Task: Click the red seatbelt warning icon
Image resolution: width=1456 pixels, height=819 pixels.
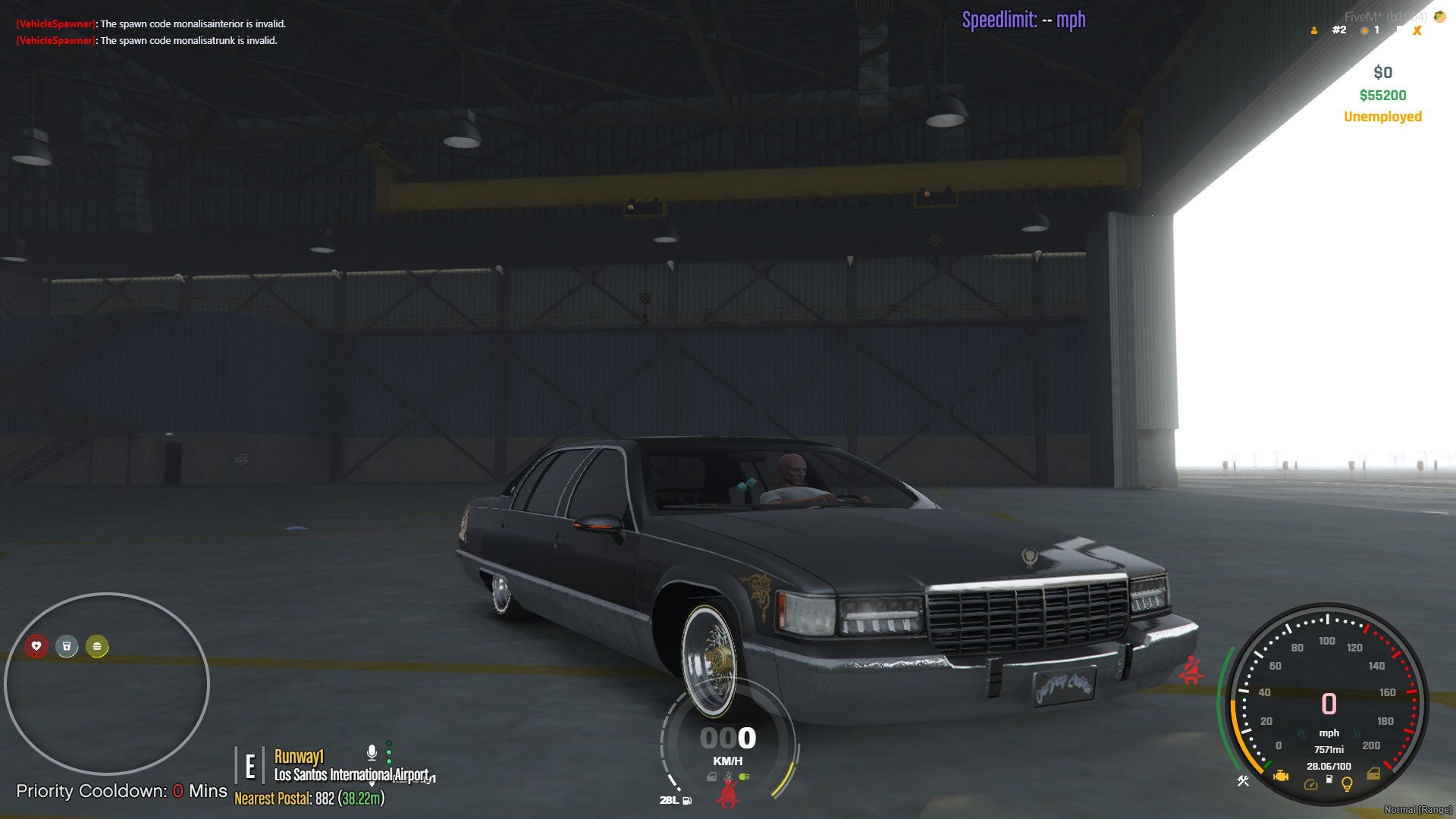Action: point(730,794)
